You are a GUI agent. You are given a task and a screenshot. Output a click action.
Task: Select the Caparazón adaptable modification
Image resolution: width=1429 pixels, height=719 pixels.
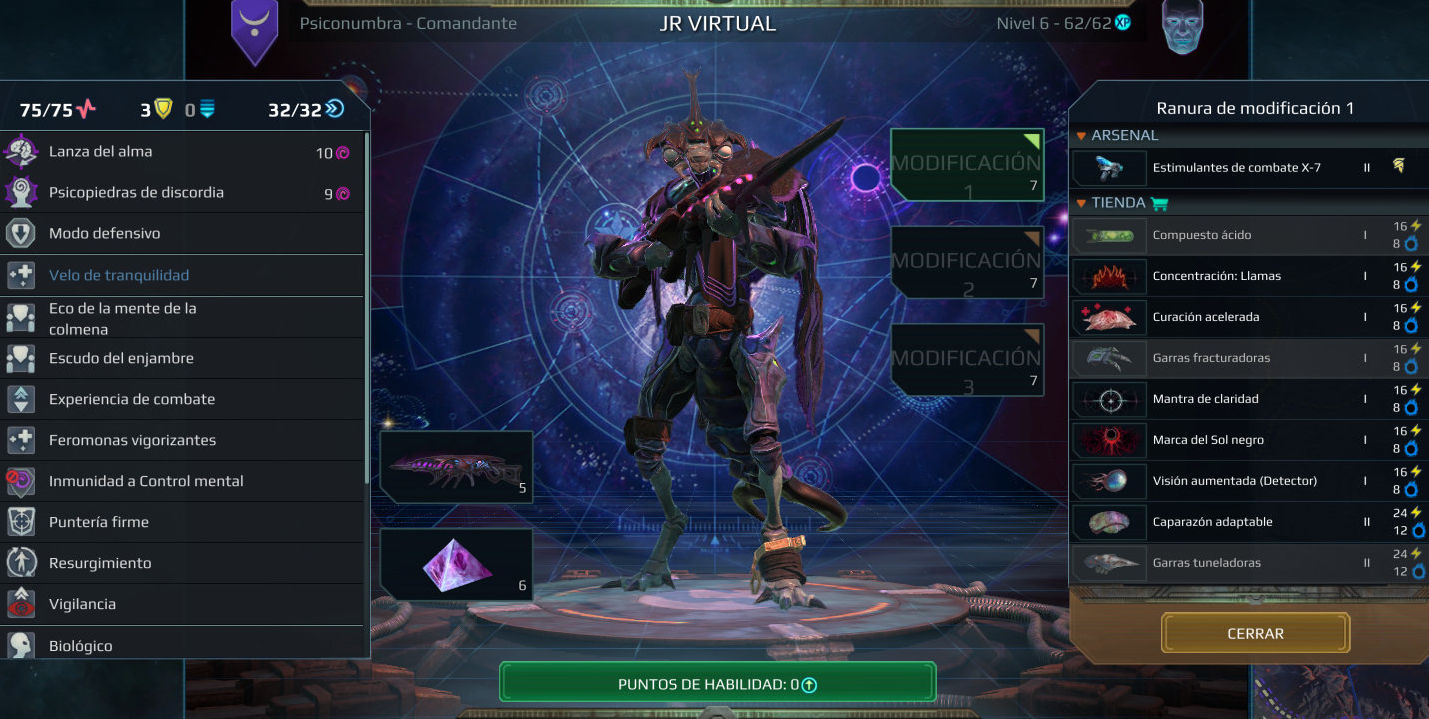click(1236, 522)
